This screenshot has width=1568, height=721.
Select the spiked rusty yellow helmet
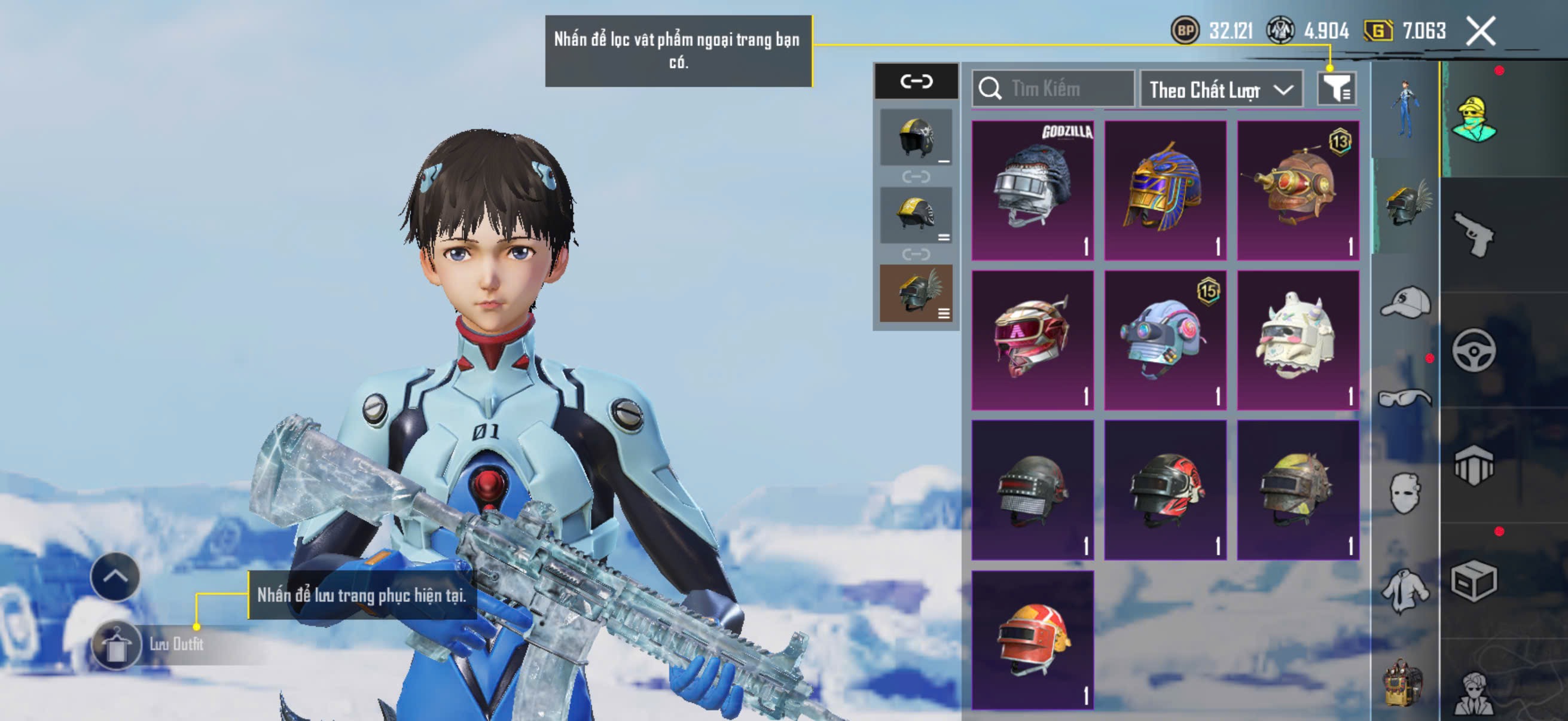tap(1298, 490)
